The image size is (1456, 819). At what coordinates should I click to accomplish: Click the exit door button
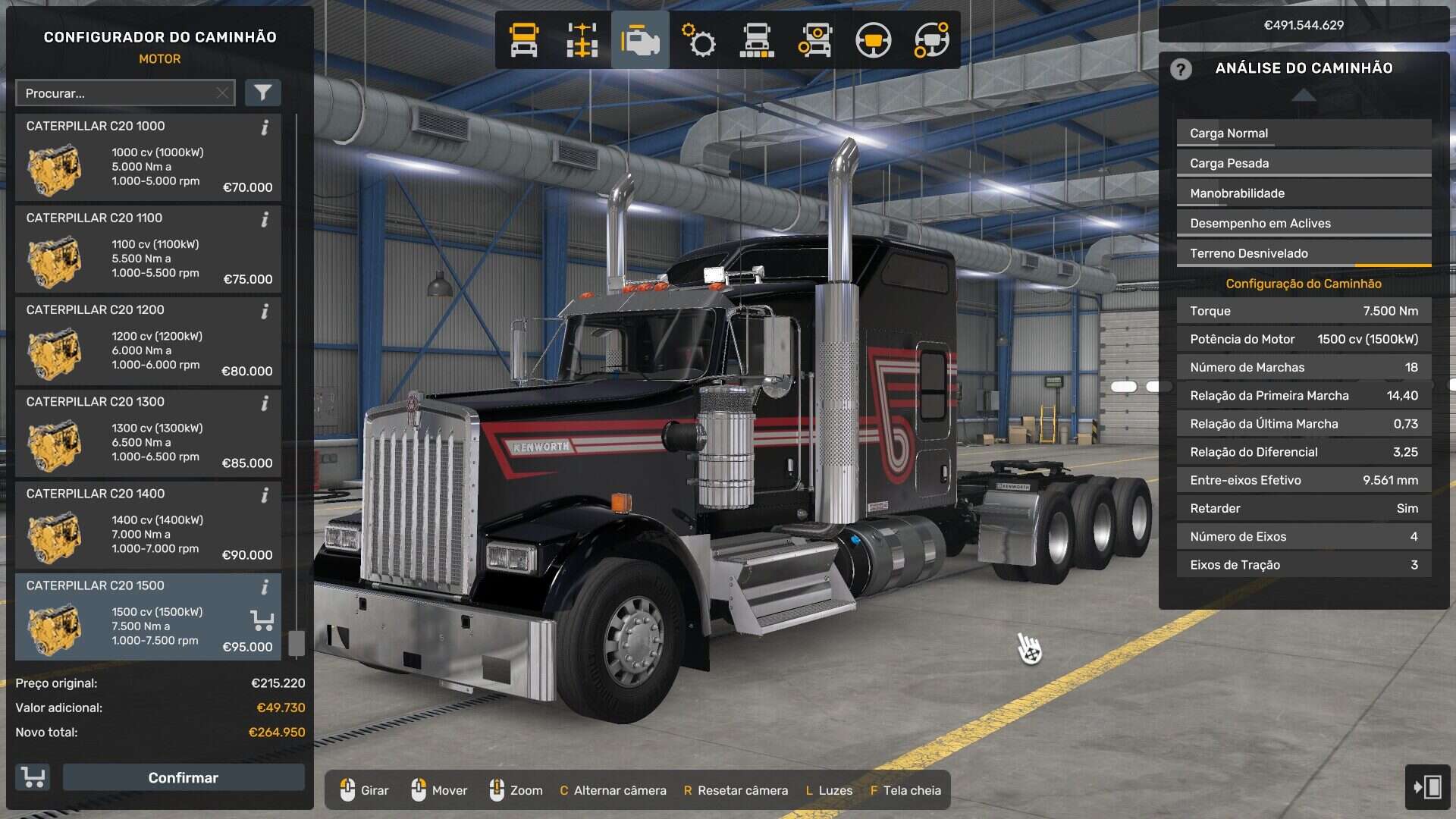pyautogui.click(x=1427, y=786)
